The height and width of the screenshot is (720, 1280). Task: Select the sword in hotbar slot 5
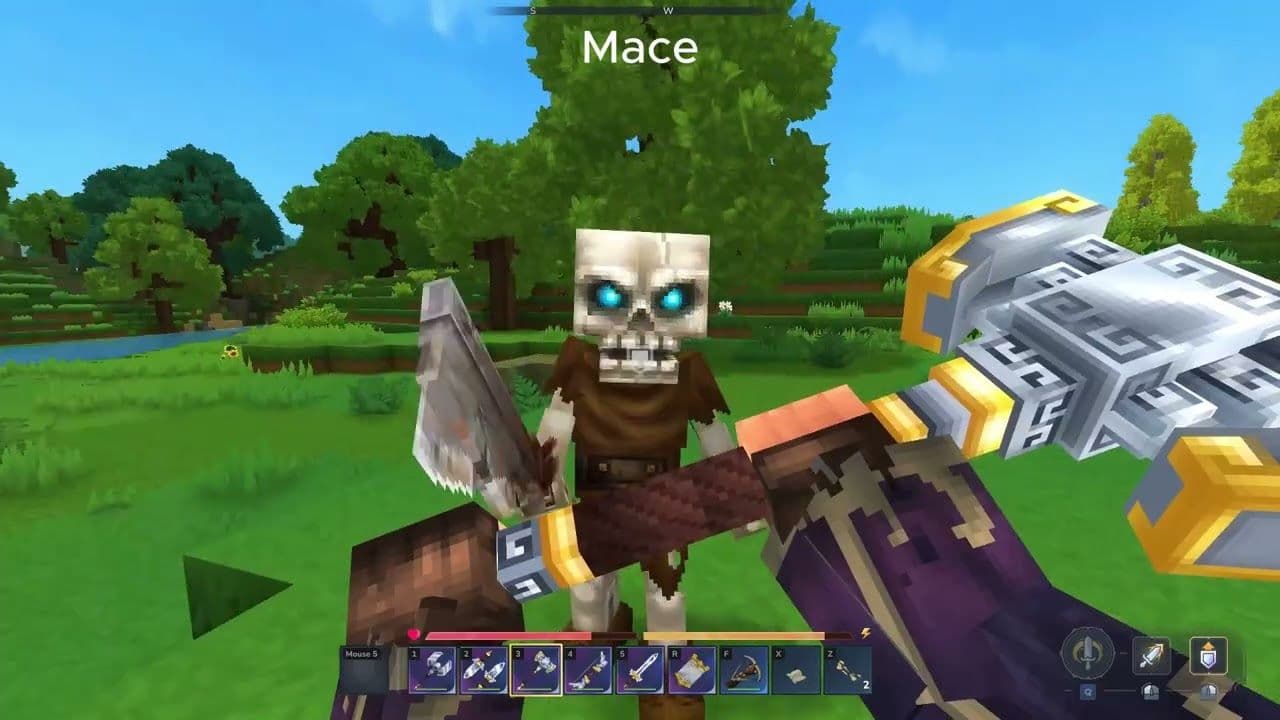click(x=638, y=671)
